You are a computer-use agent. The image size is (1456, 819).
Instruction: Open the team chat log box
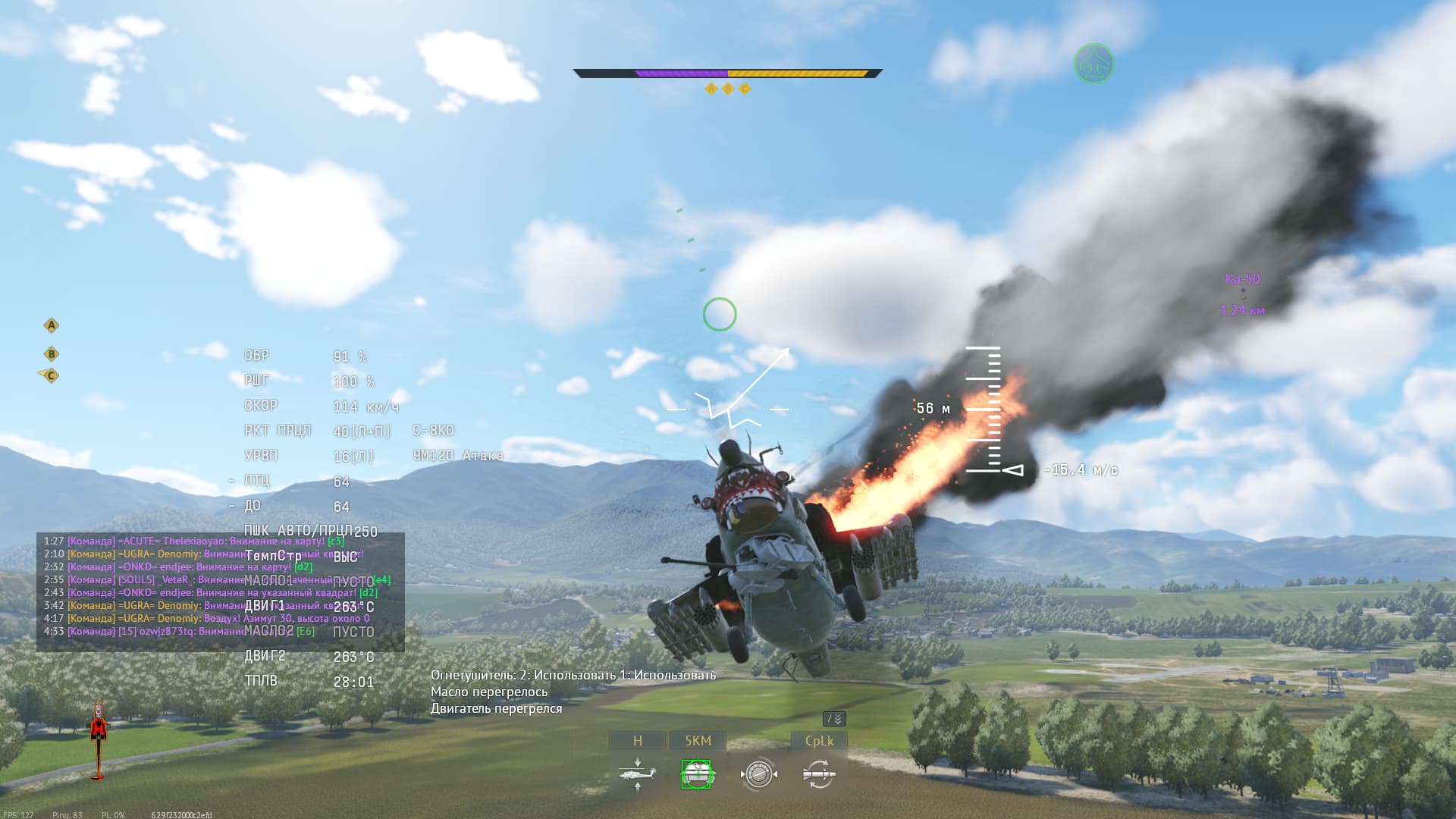[x=220, y=591]
